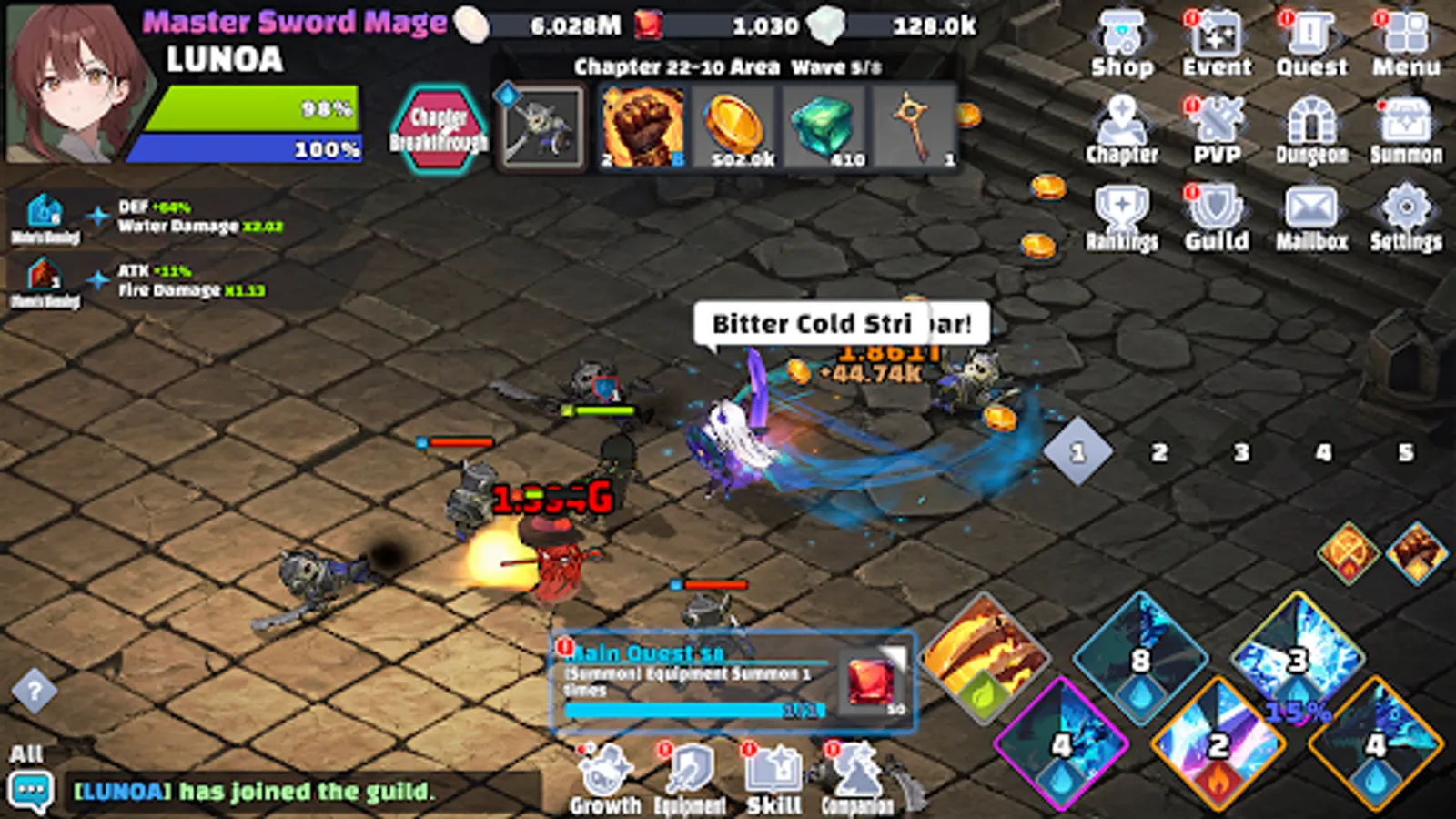Tap the question mark help button
Viewport: 1456px width, 819px height.
tap(36, 690)
